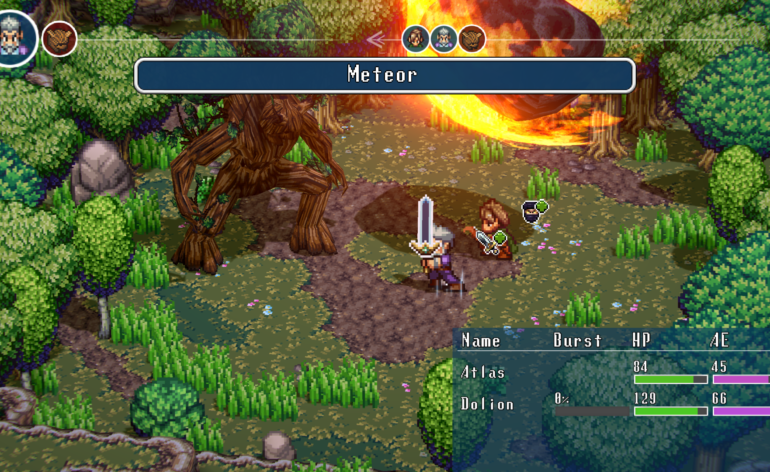The image size is (770, 472).
Task: Click the Meteor skill name banner
Action: (x=384, y=75)
